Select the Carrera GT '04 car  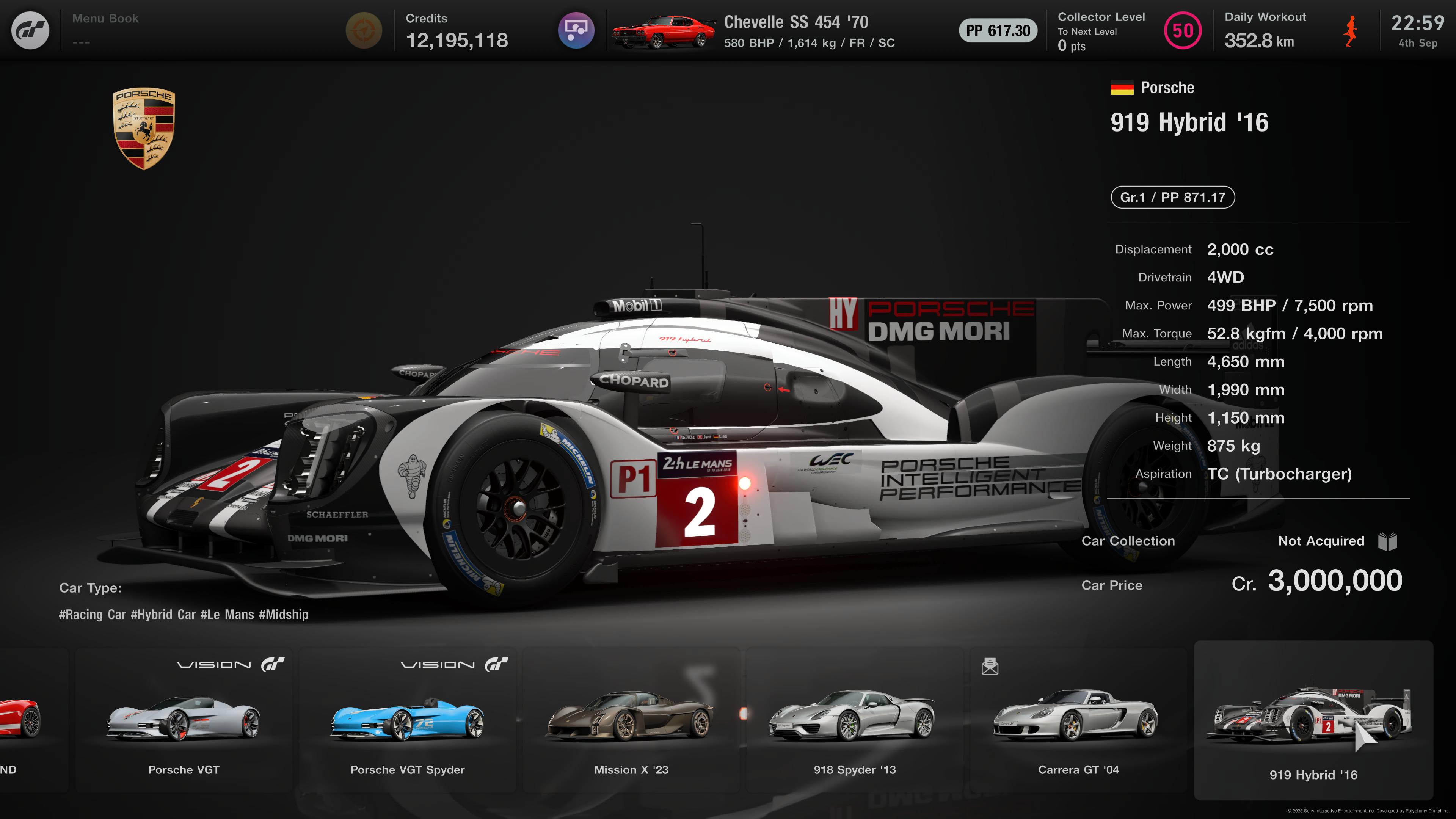(1078, 721)
